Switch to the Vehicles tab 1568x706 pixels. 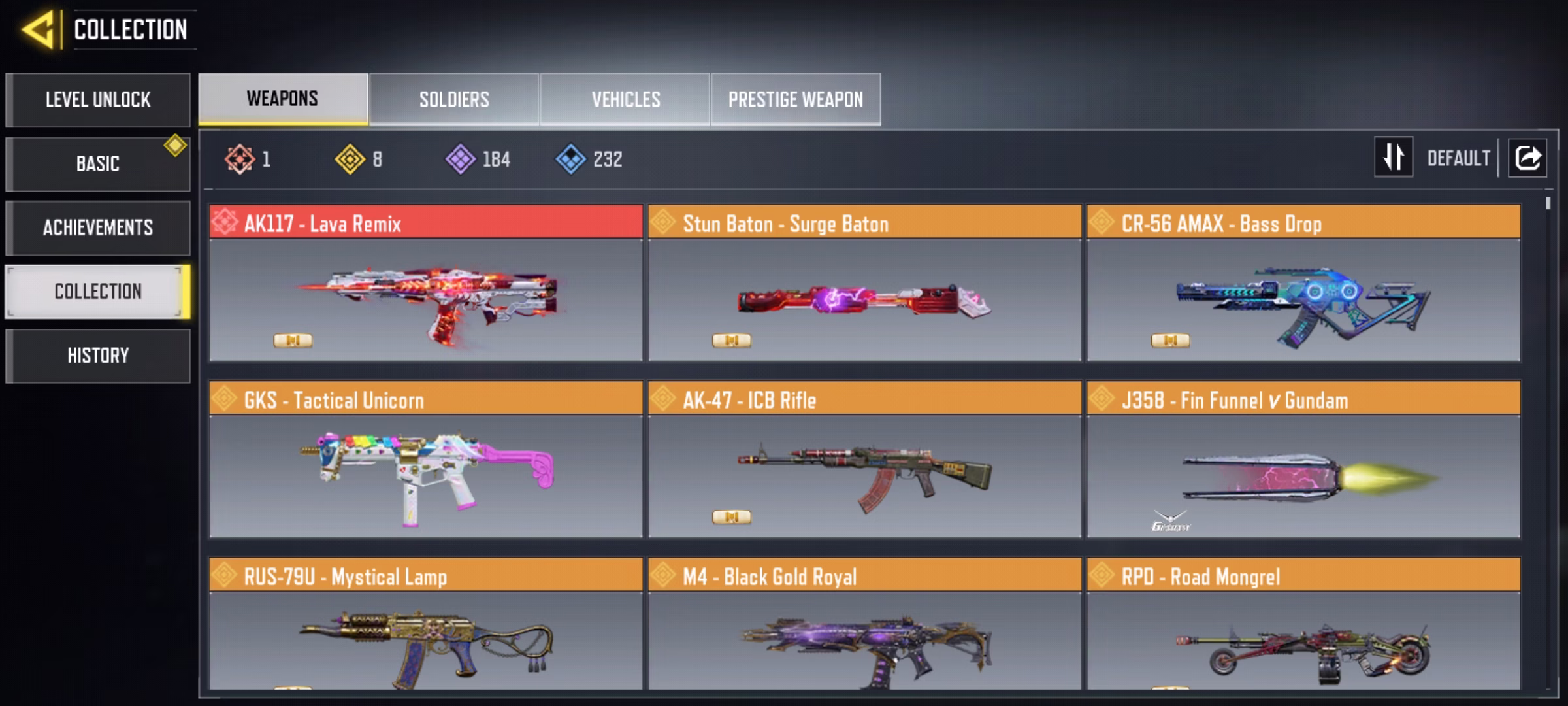625,99
